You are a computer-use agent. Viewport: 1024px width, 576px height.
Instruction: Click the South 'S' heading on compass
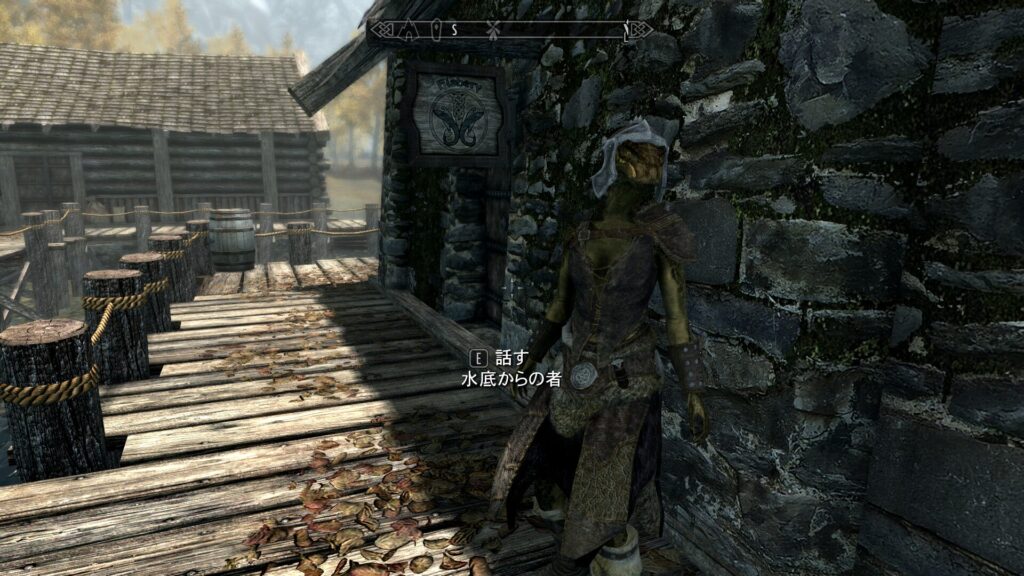tap(453, 30)
